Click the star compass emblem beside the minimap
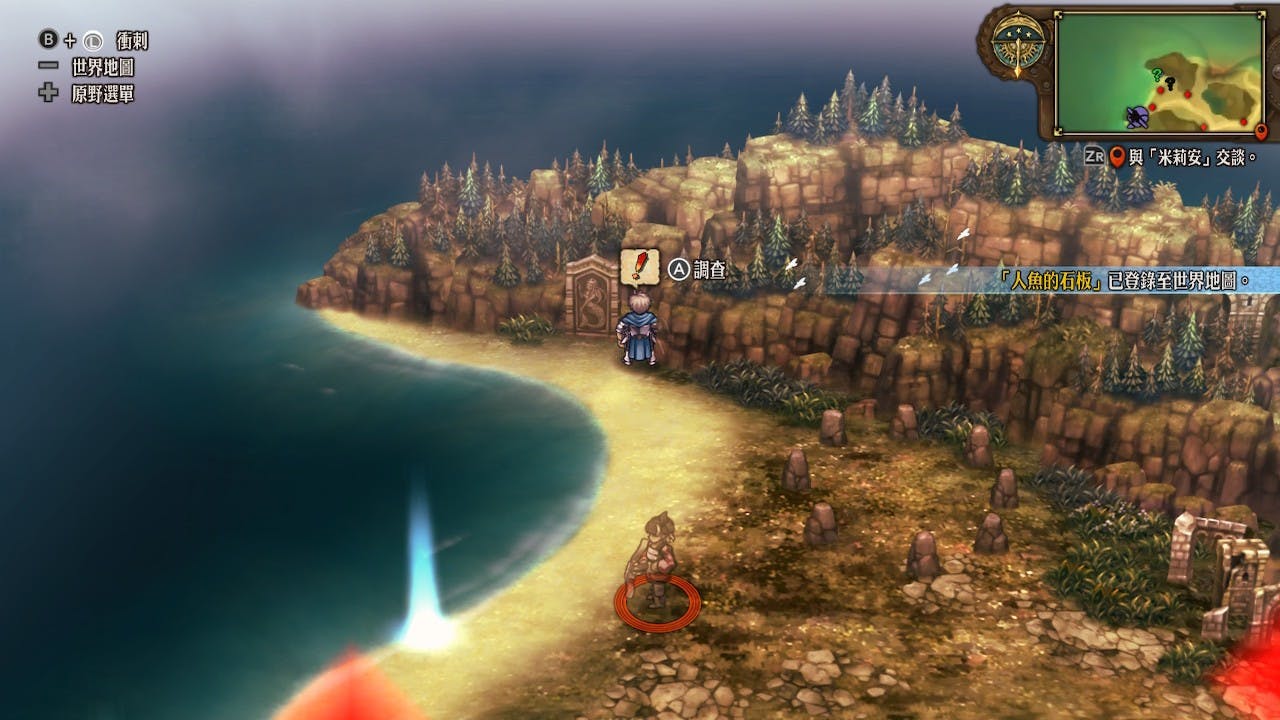Image resolution: width=1280 pixels, height=720 pixels. [x=1018, y=46]
